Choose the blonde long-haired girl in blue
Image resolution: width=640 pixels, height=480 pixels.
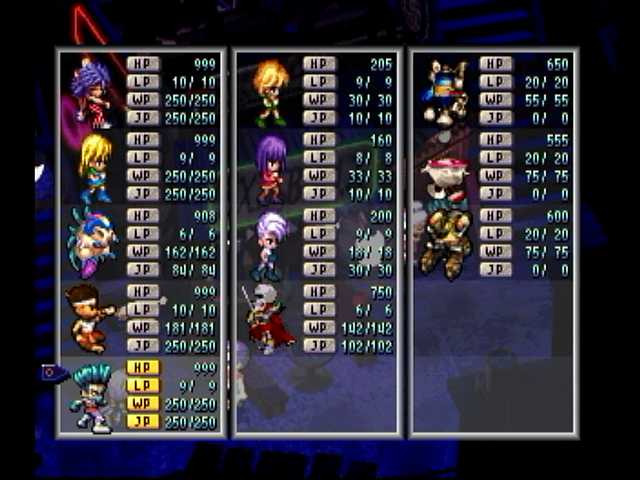(x=95, y=167)
